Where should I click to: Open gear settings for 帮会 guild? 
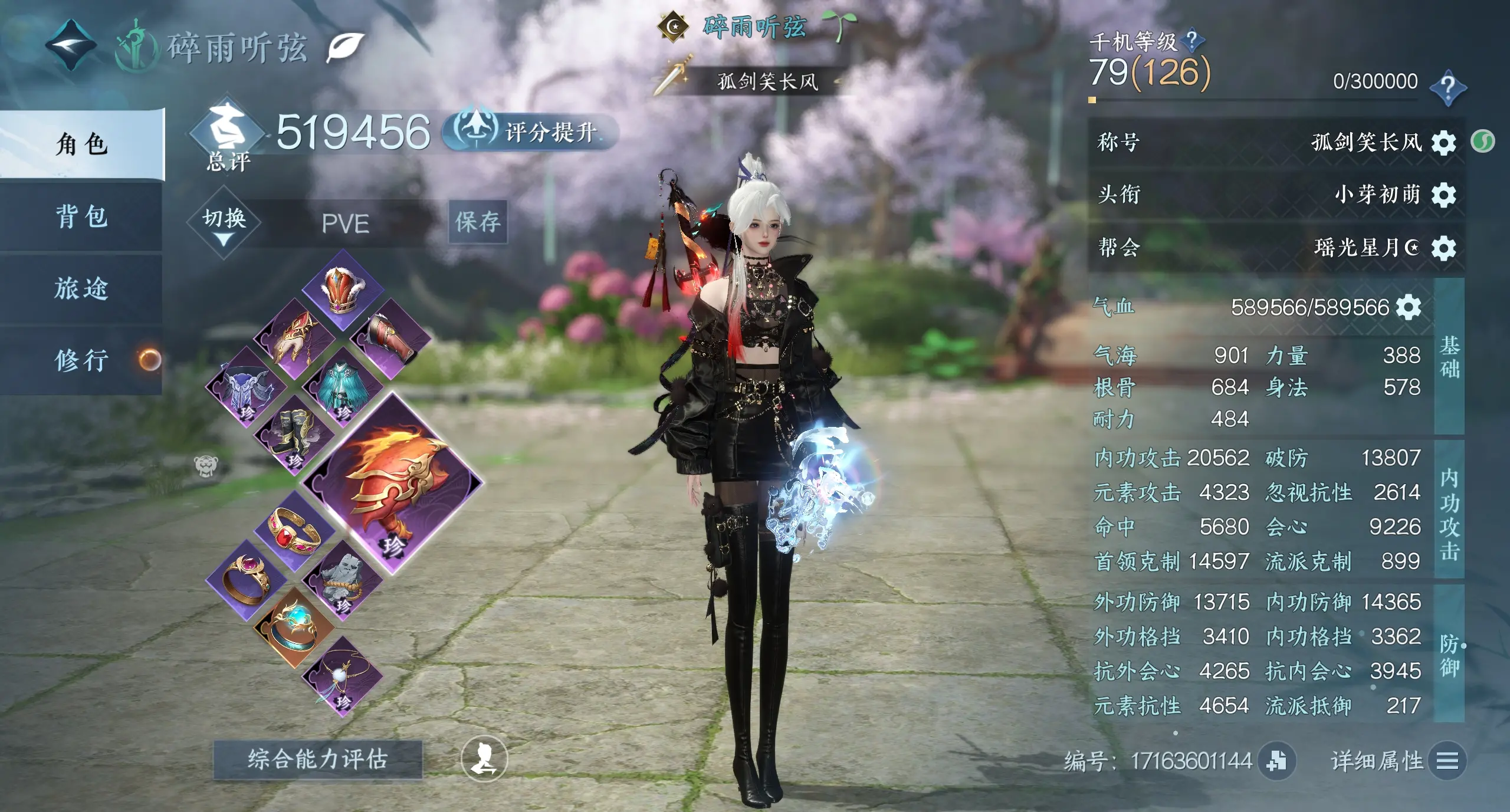[1443, 248]
